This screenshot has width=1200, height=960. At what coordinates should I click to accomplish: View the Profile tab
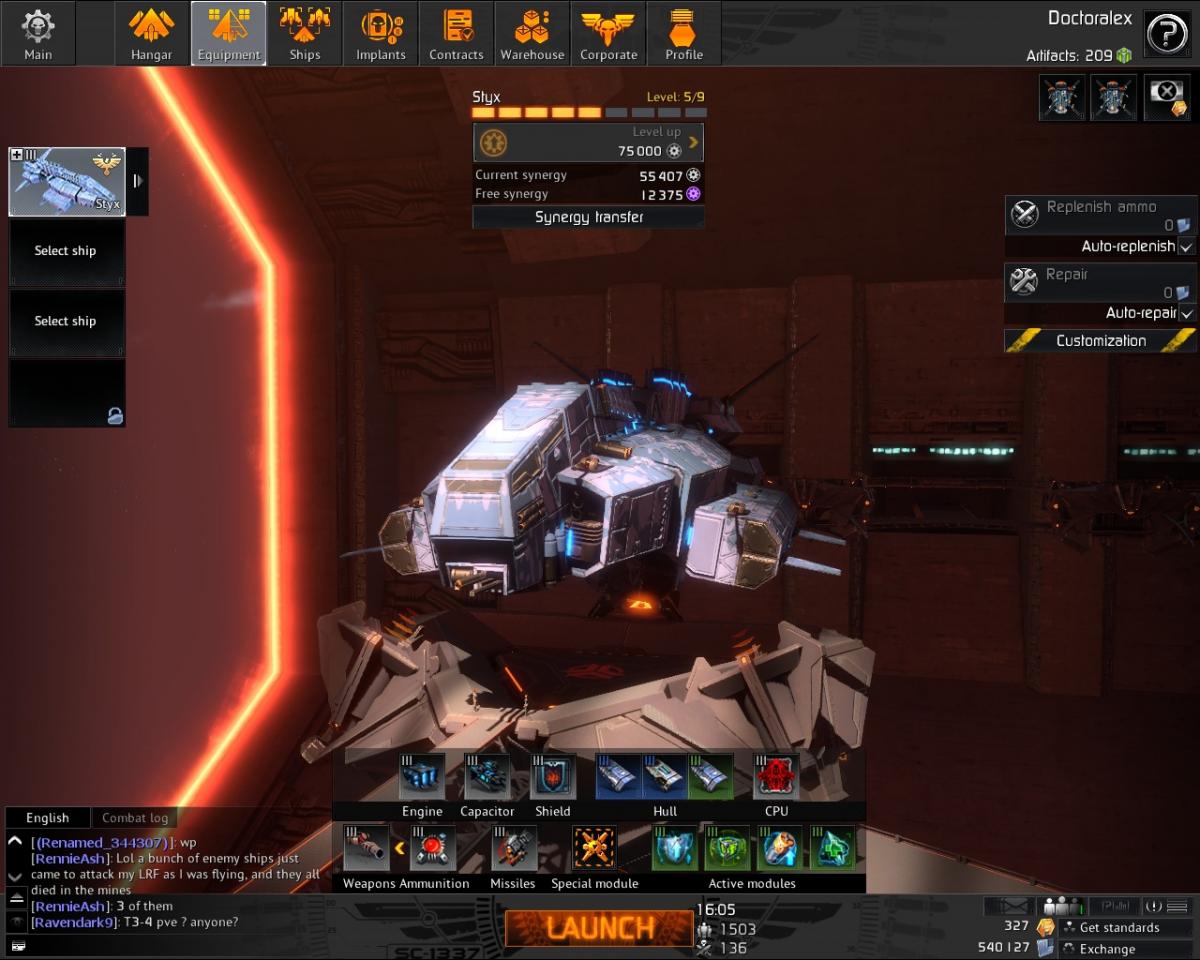click(x=685, y=34)
